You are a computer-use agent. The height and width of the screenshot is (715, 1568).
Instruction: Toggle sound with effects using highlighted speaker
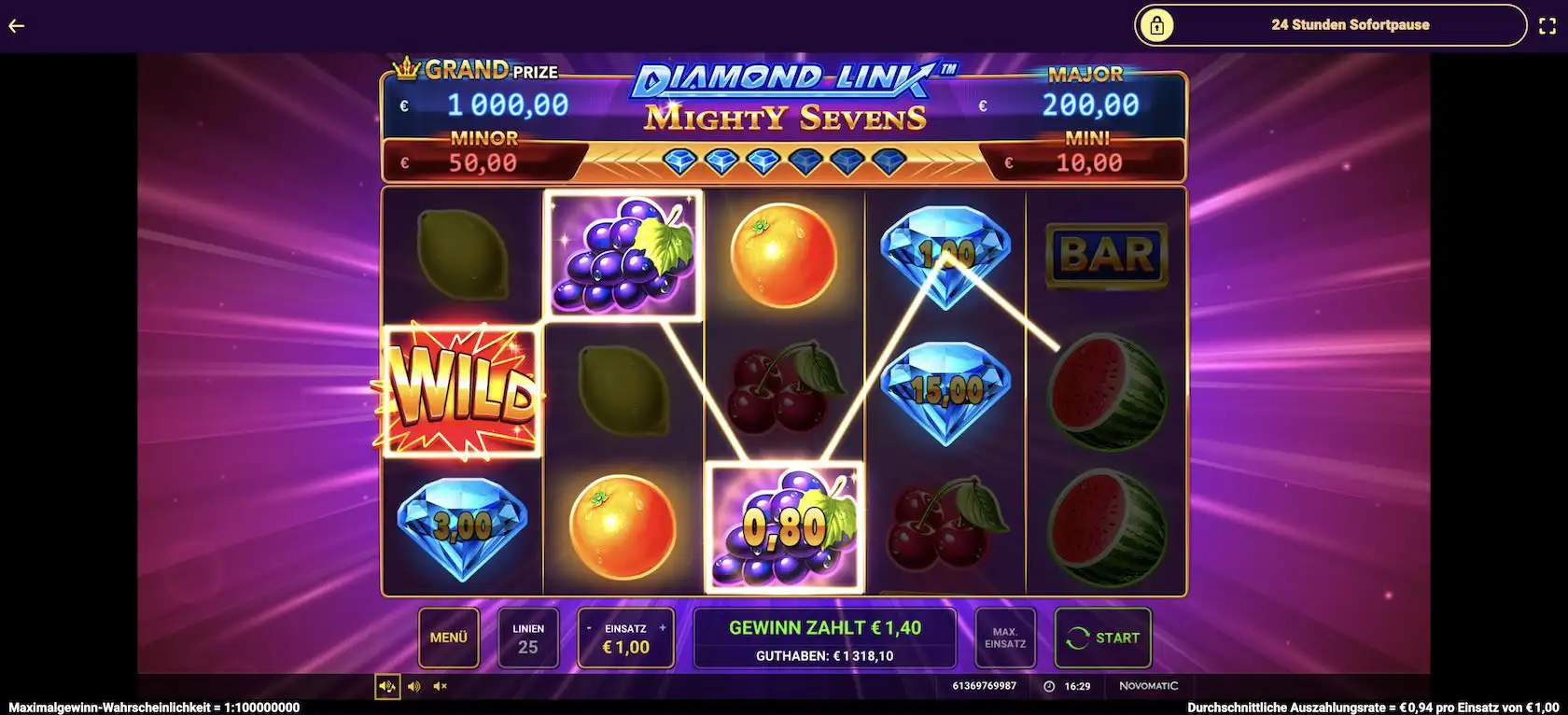[x=388, y=686]
